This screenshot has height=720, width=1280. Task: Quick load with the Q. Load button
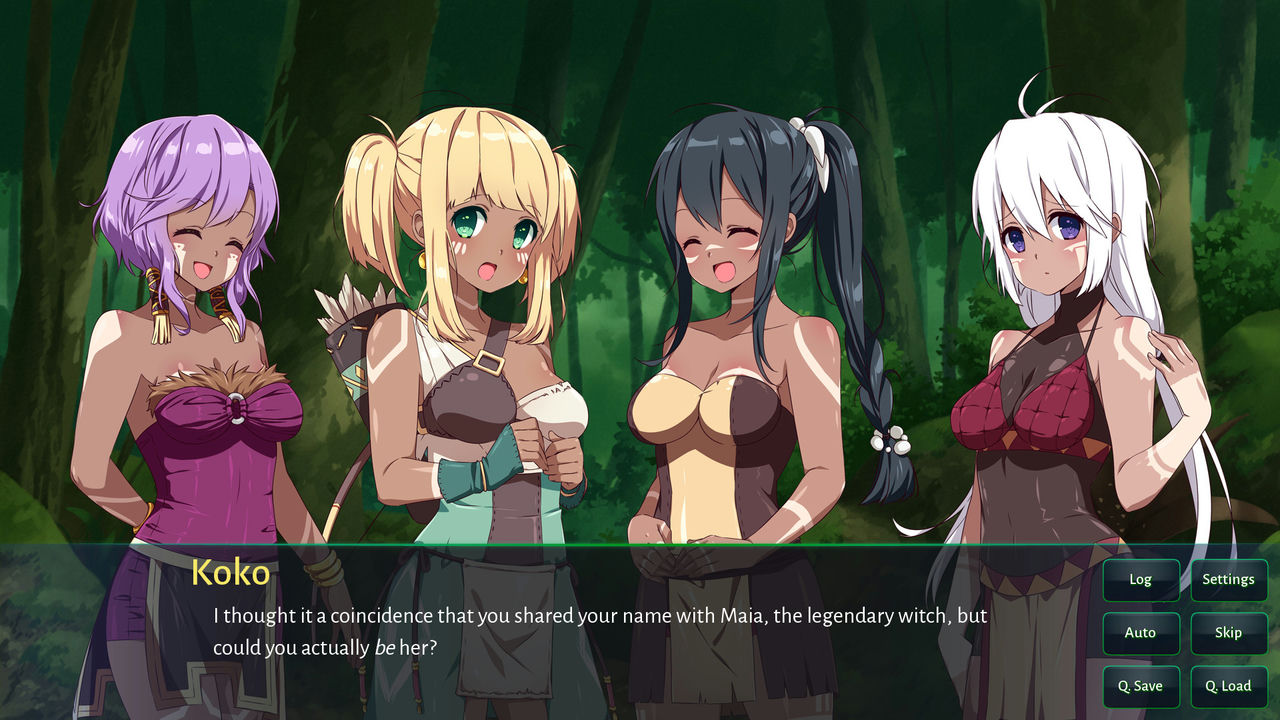point(1228,687)
